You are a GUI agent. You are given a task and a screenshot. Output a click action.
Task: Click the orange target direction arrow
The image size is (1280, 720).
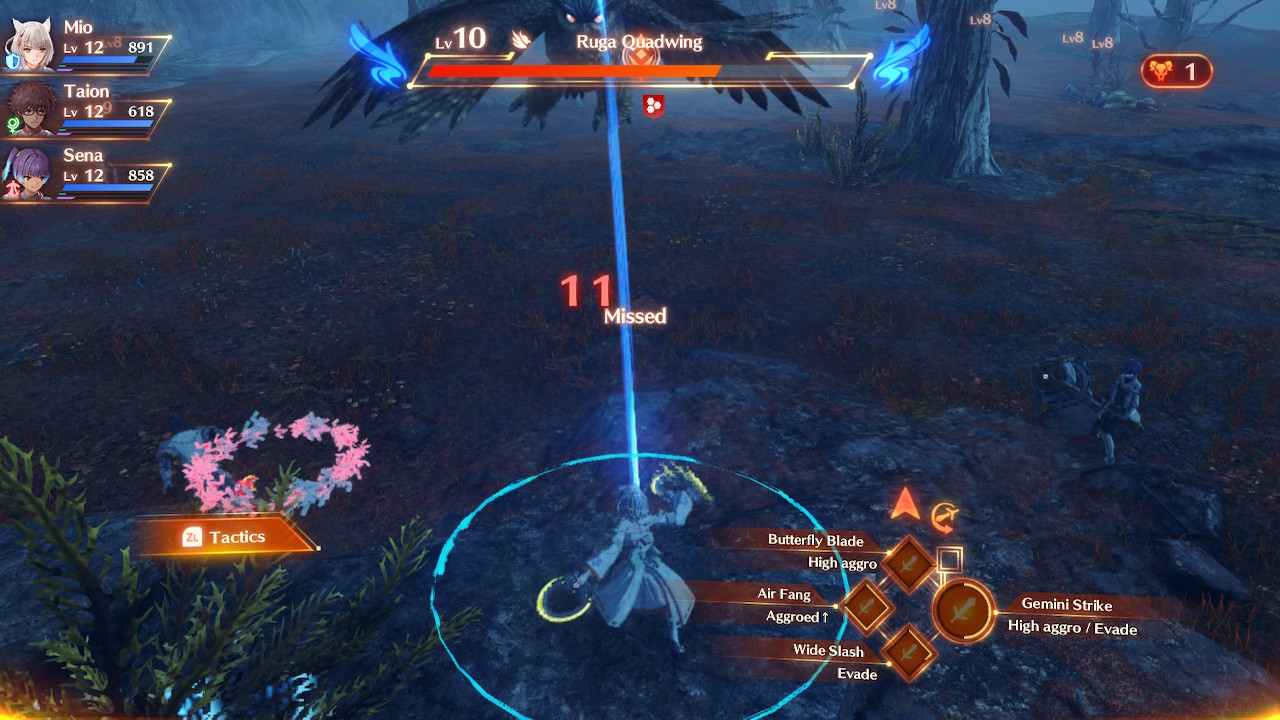click(x=905, y=503)
